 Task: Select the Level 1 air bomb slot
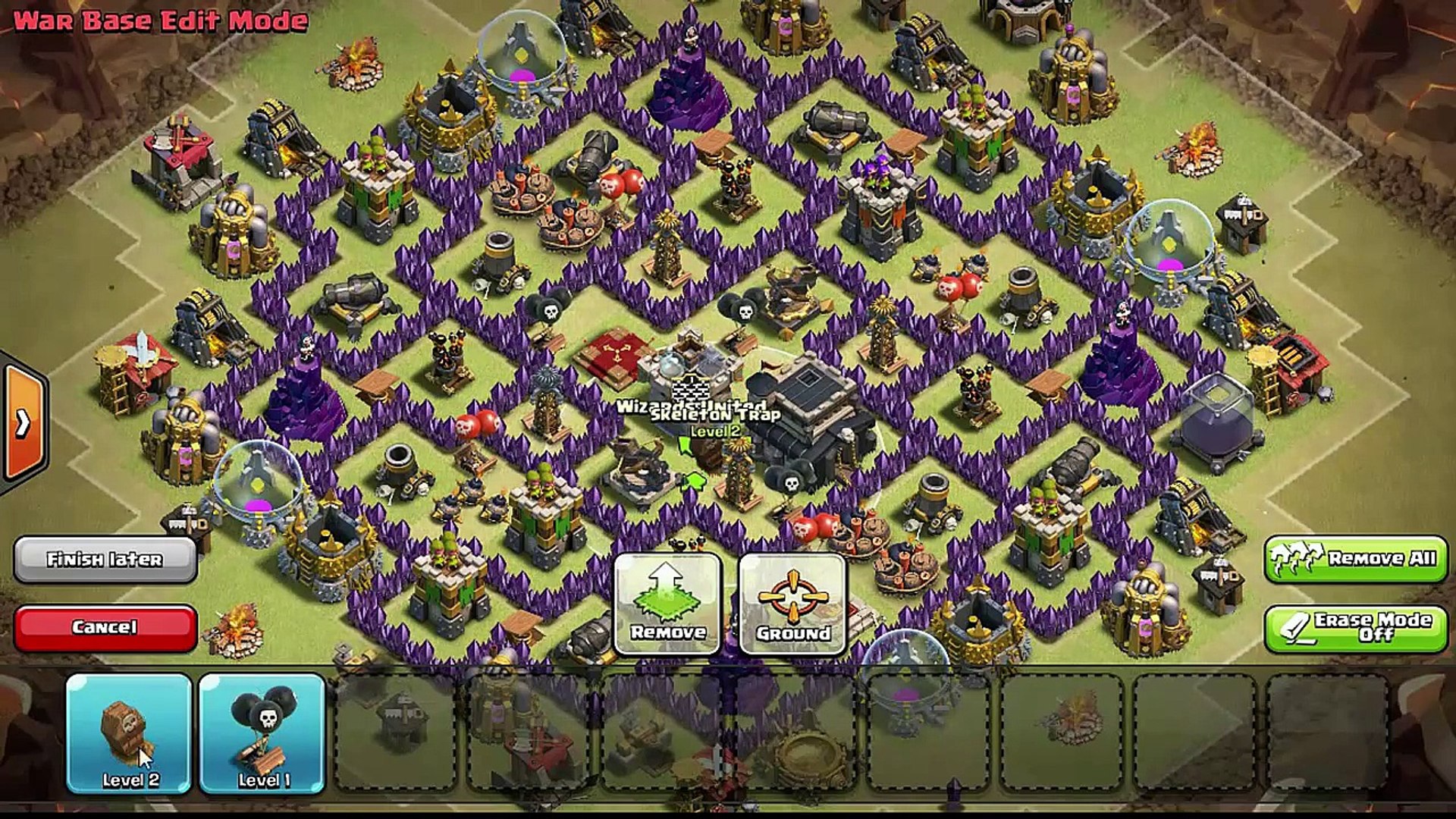point(262,733)
